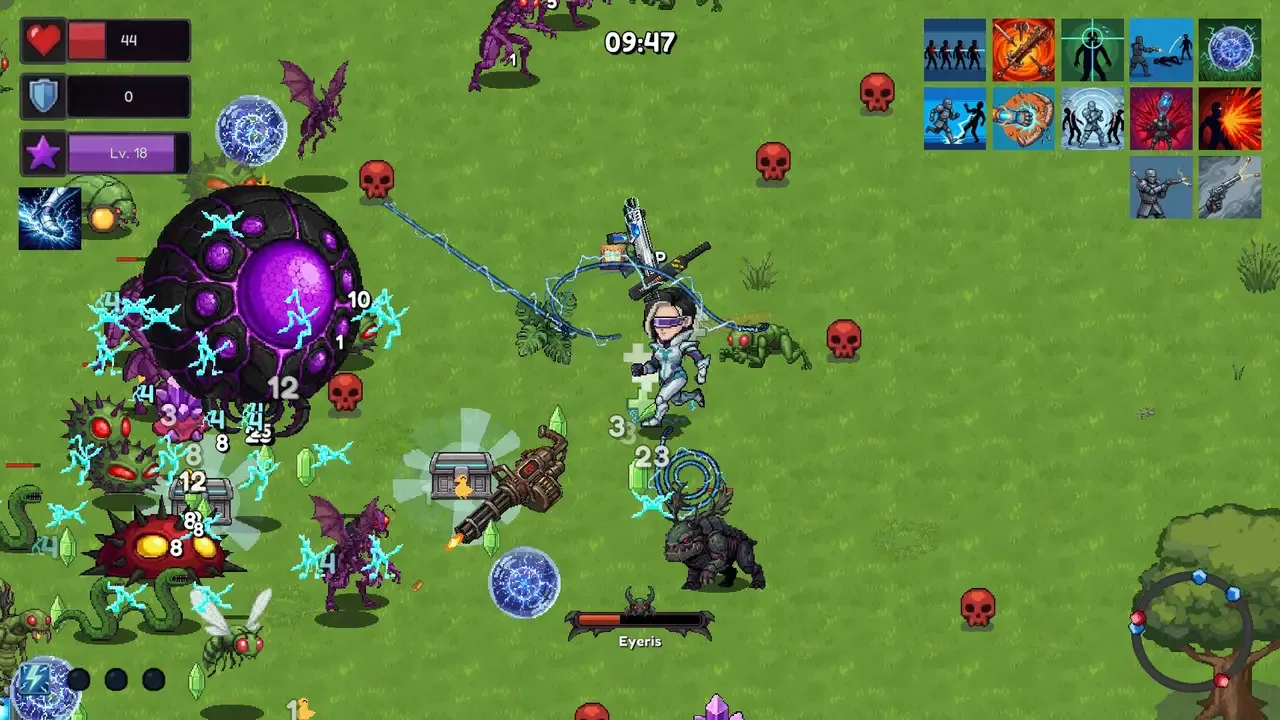Click the swords and maces fire vortex icon
Viewport: 1280px width, 720px height.
pyautogui.click(x=1023, y=50)
